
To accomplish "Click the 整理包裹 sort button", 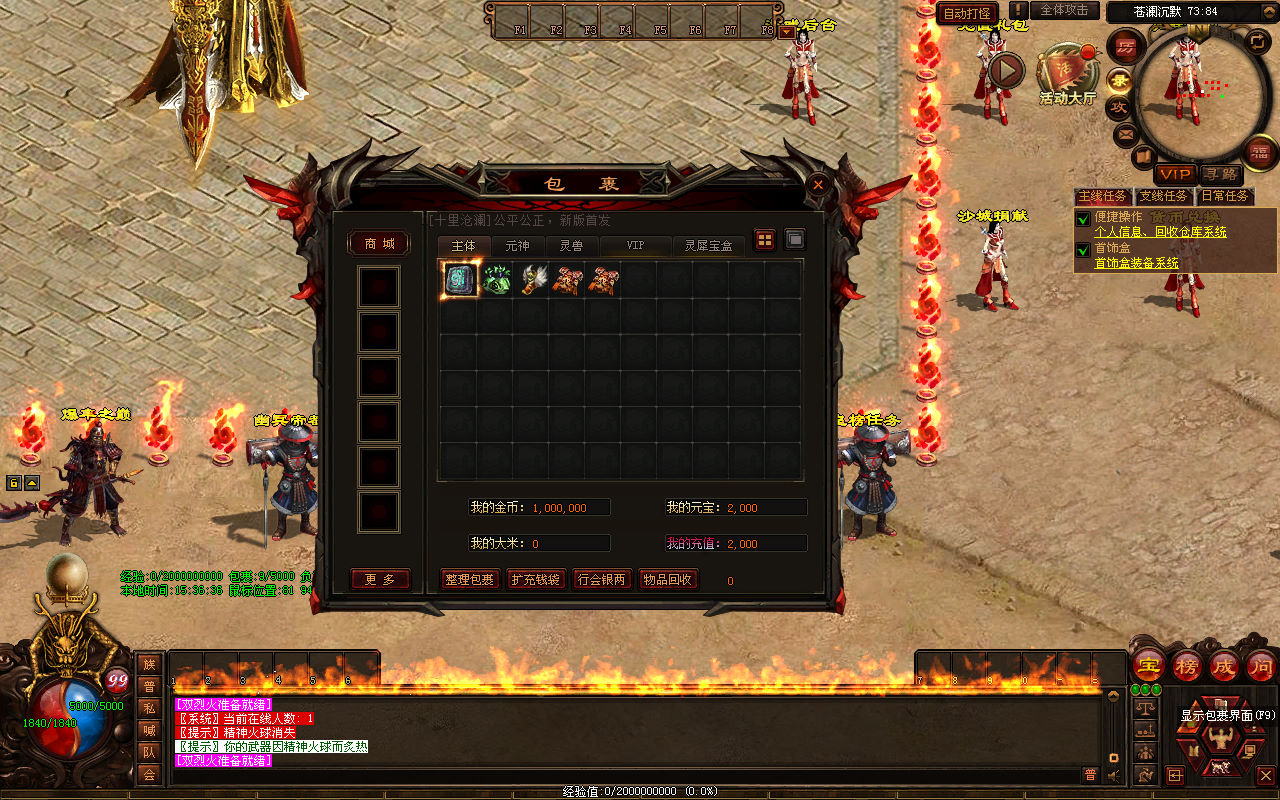I will click(469, 579).
